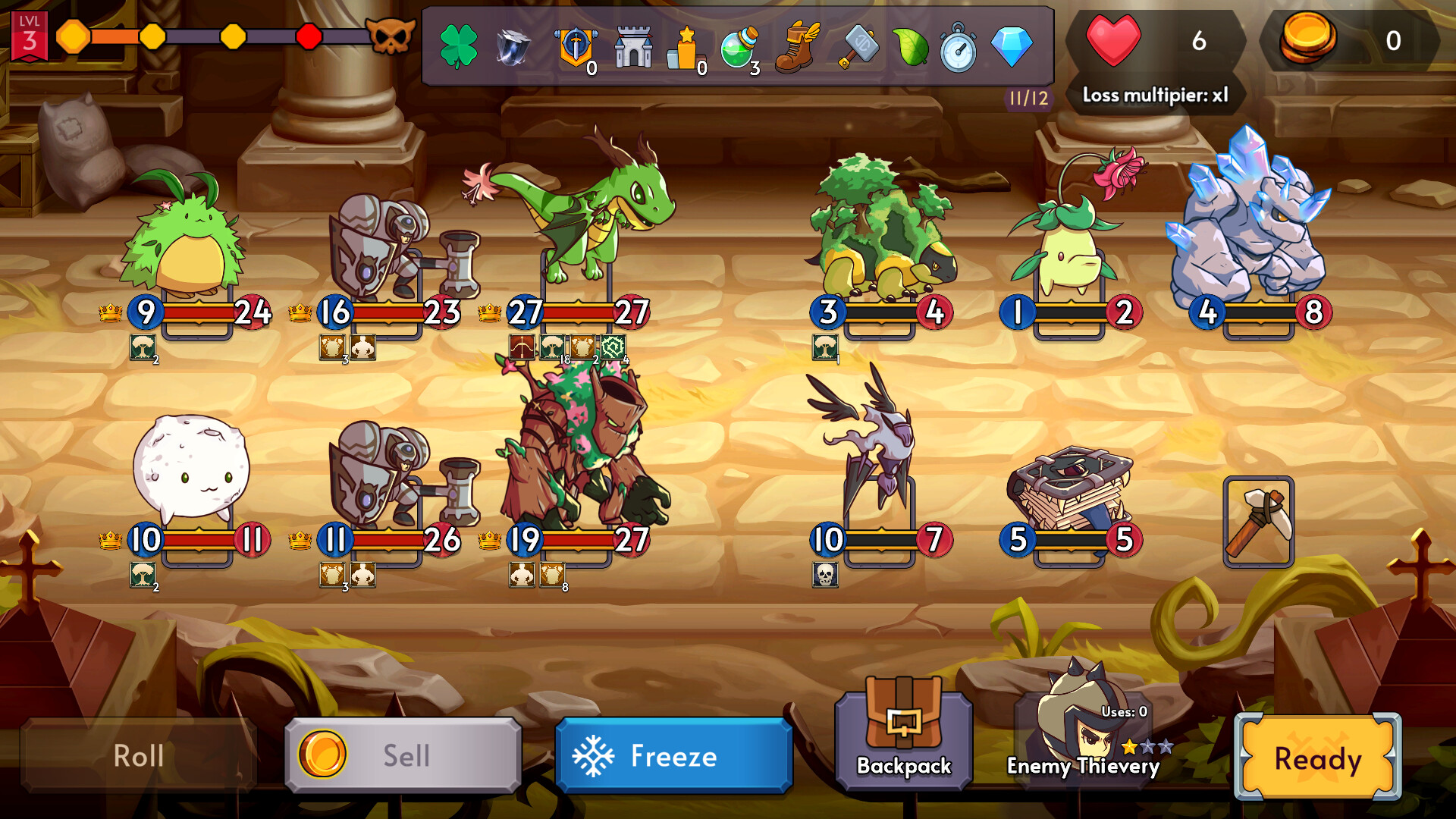Expand the 11/12 item counter

(1028, 97)
